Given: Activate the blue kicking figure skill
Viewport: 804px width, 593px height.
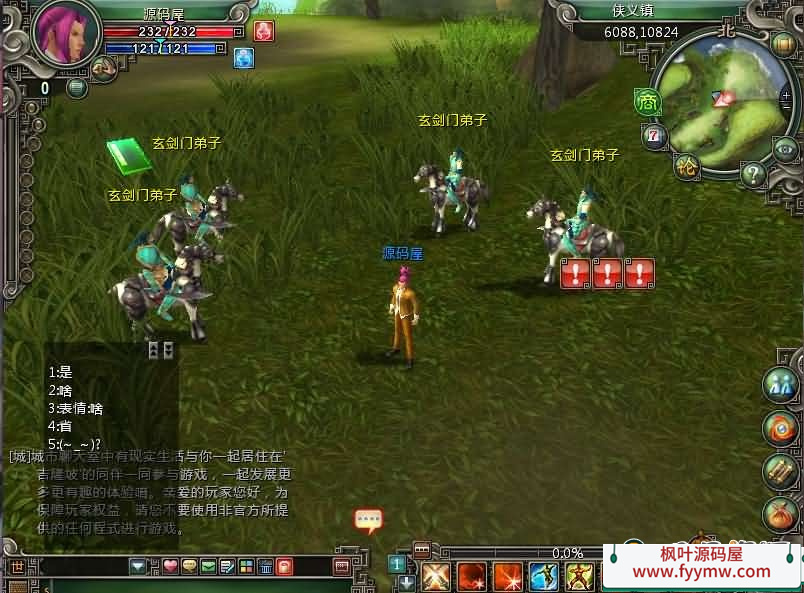Looking at the screenshot, I should coord(543,577).
